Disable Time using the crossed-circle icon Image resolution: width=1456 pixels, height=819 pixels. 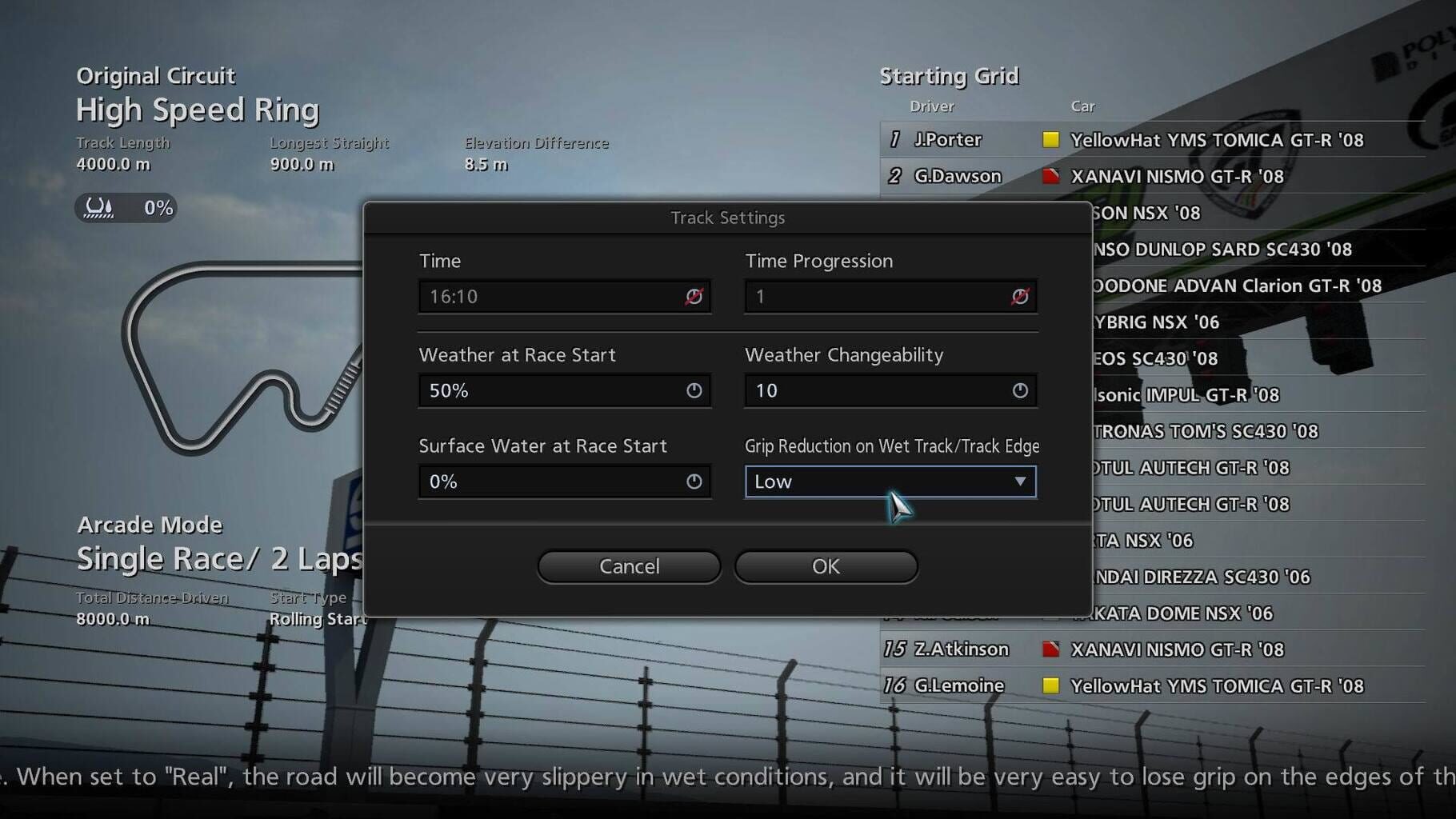(694, 296)
